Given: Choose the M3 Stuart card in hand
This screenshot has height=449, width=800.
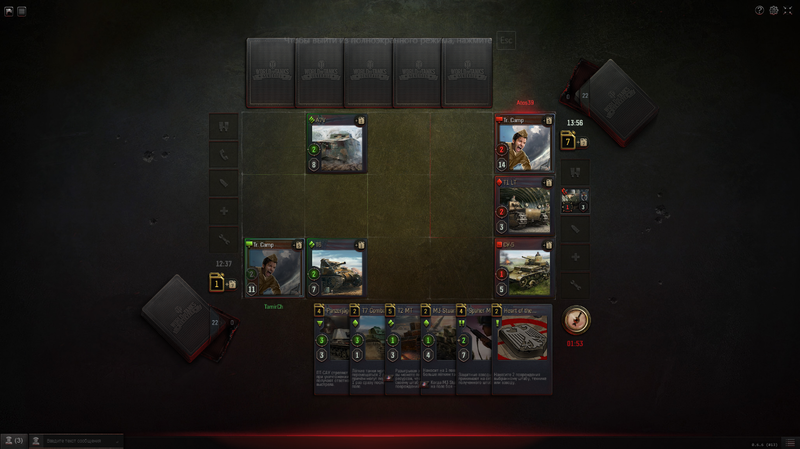Looking at the screenshot, I should click(x=437, y=348).
